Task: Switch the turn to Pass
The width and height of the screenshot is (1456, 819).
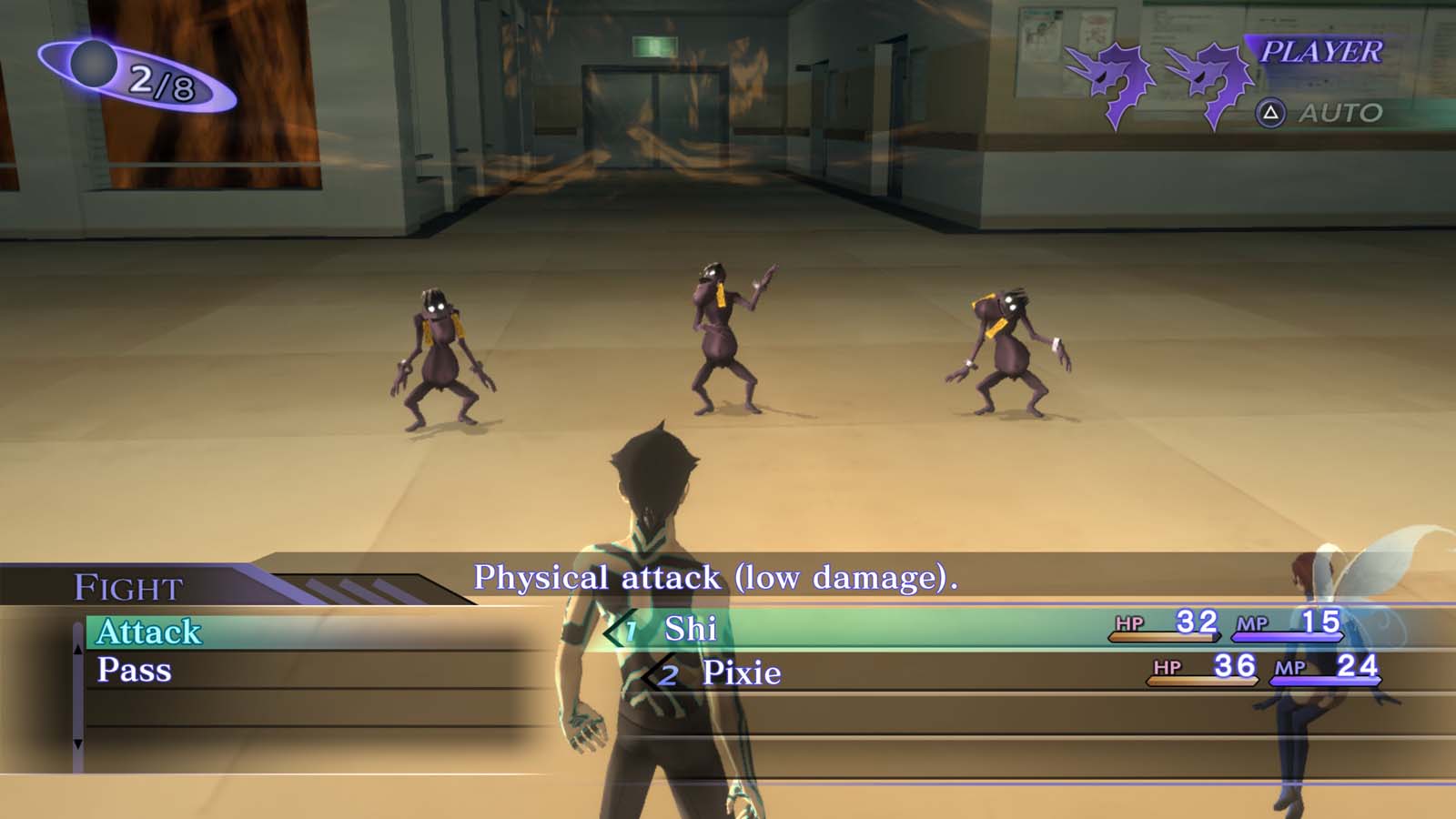Action: coord(136,671)
